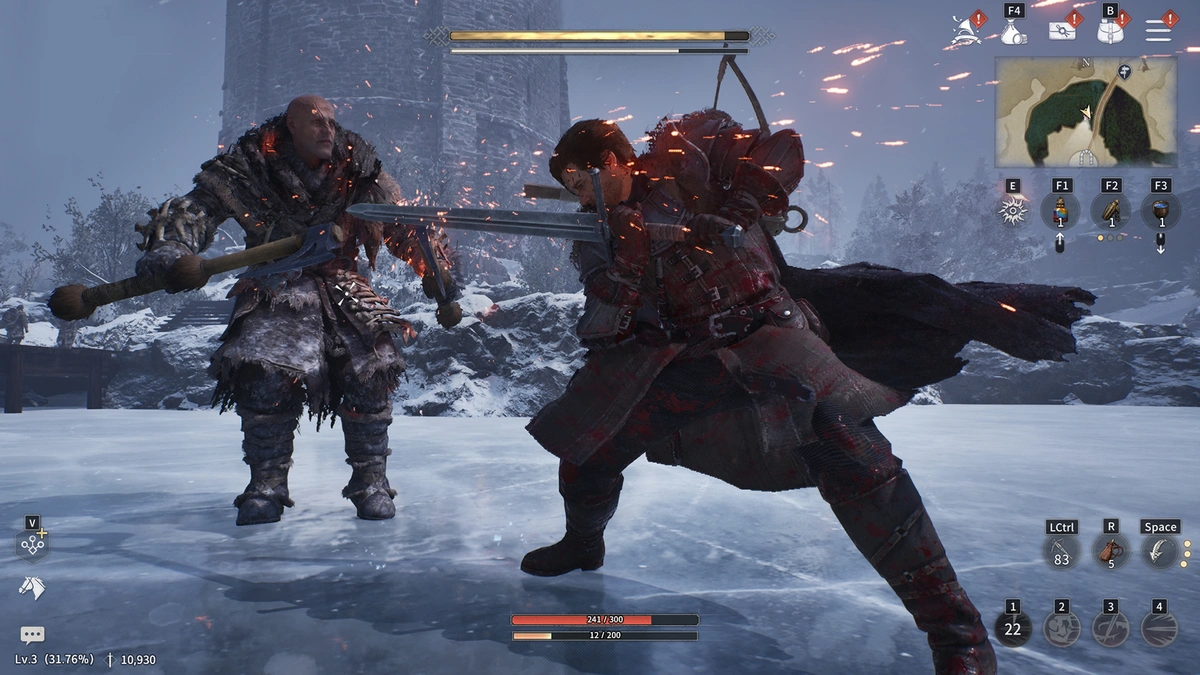This screenshot has height=675, width=1200.
Task: Activate the sword slash skill
Action: 1110,629
